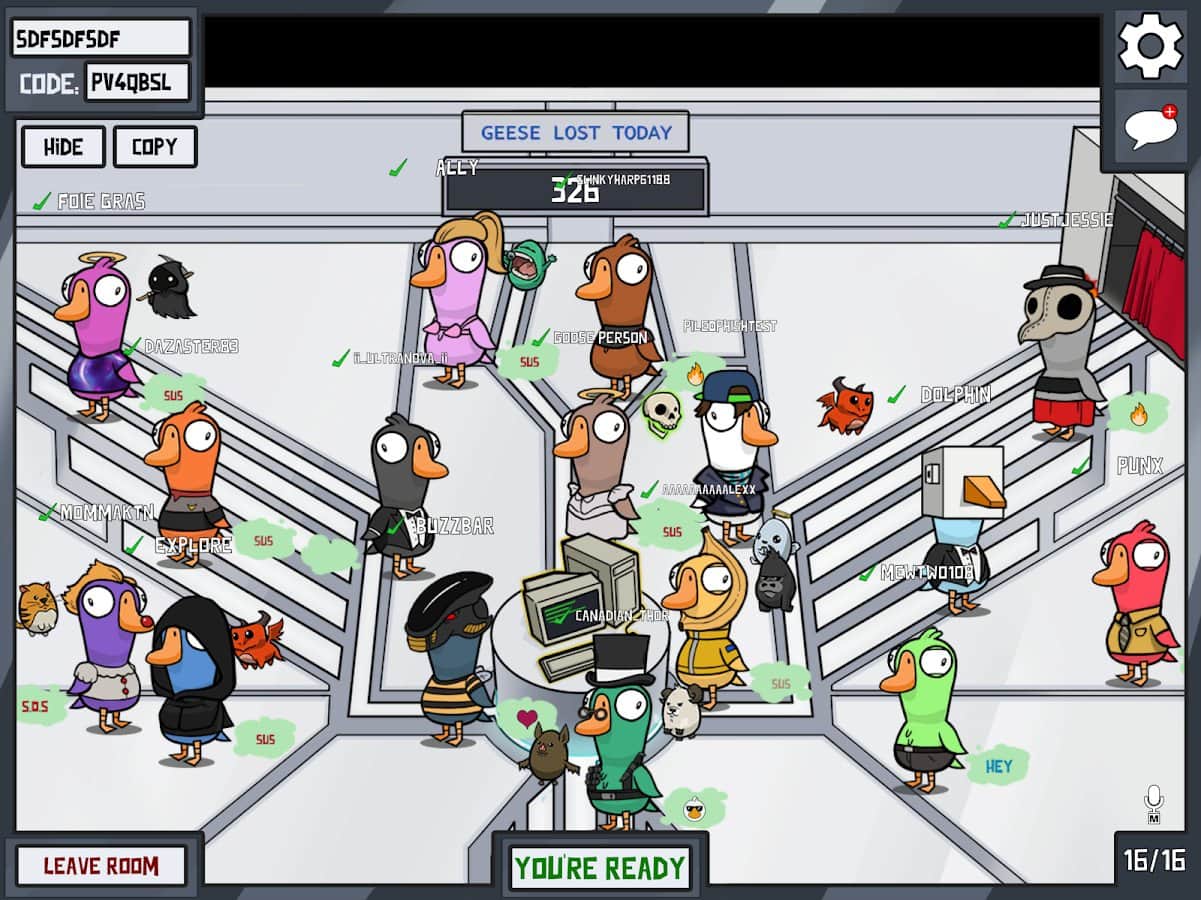Hide the room code
1201x900 pixels.
[63, 147]
